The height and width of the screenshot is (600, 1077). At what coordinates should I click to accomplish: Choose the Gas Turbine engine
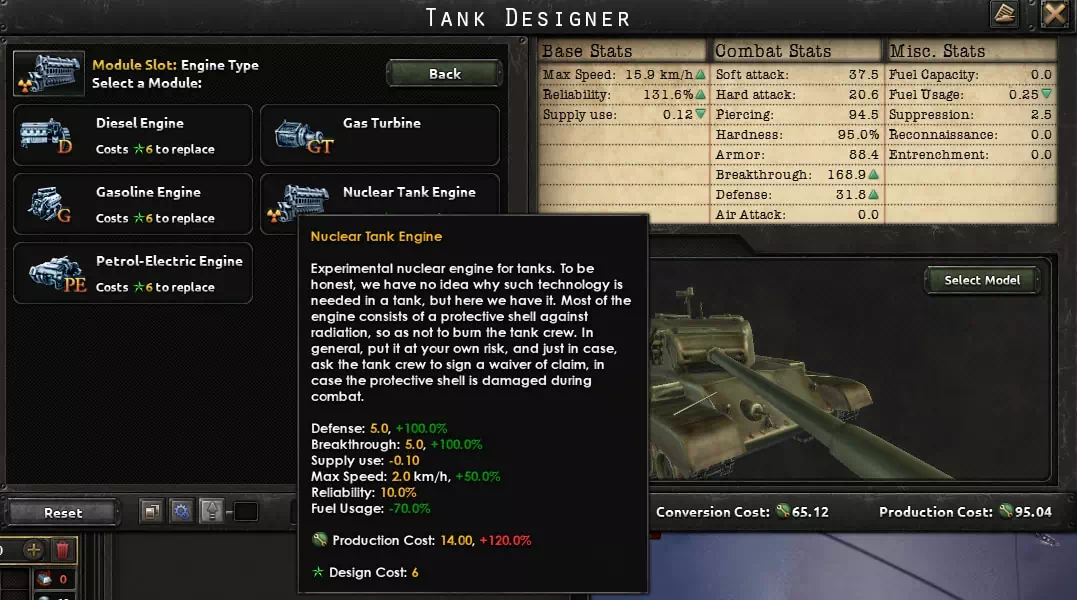380,135
